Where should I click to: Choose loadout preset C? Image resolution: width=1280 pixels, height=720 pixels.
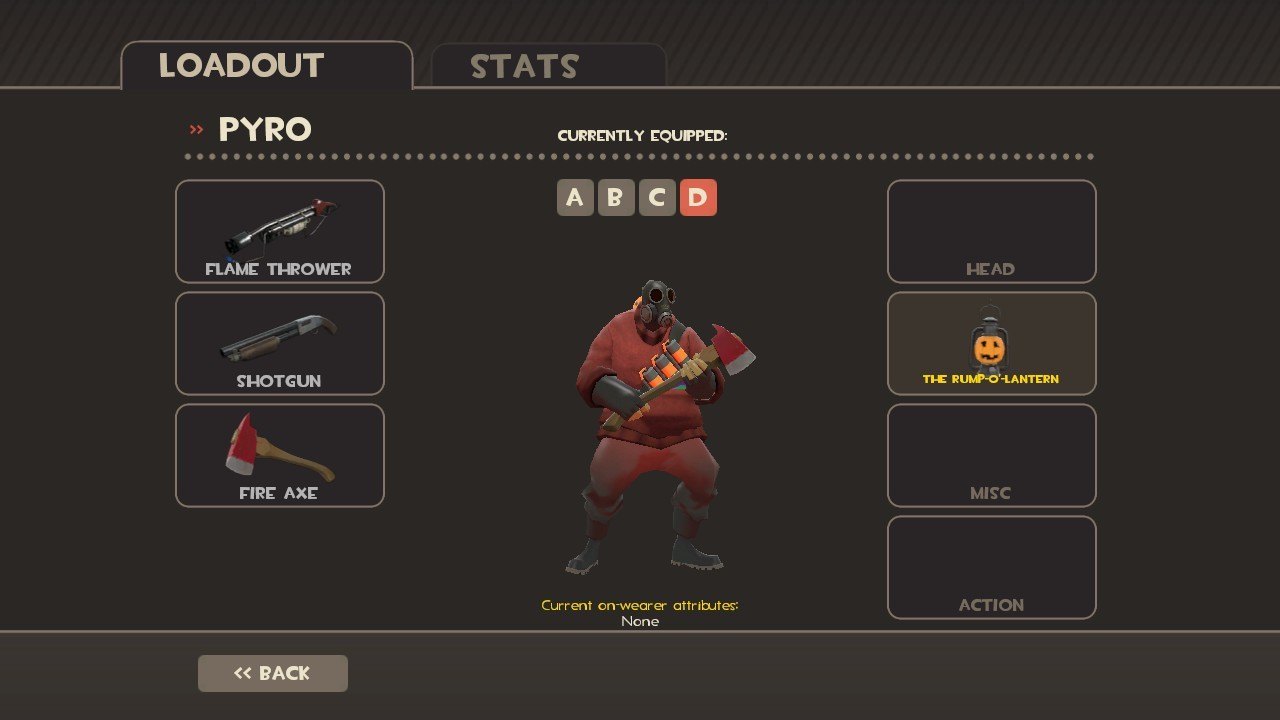click(x=657, y=198)
